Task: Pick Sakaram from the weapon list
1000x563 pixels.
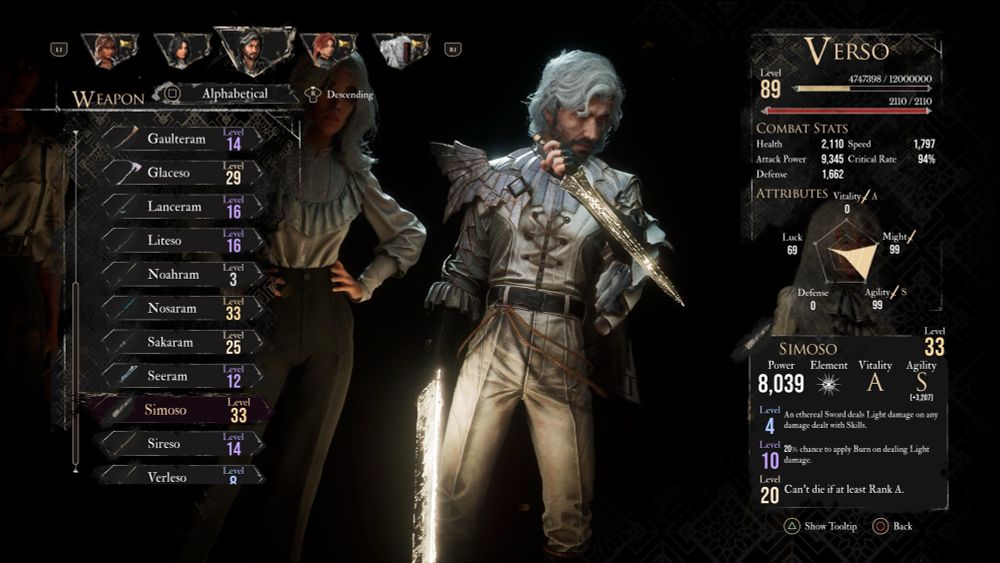Action: coord(178,342)
